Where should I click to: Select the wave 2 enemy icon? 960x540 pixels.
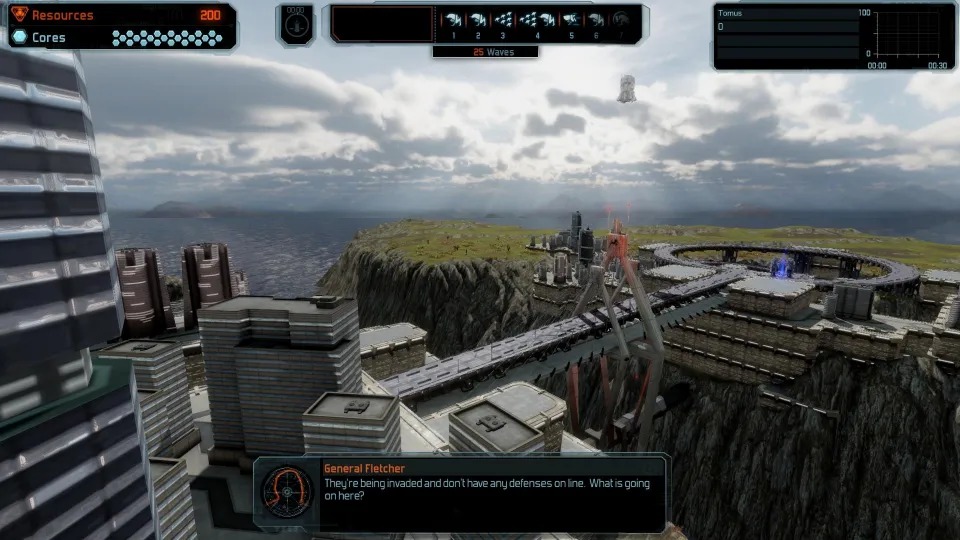pos(477,19)
